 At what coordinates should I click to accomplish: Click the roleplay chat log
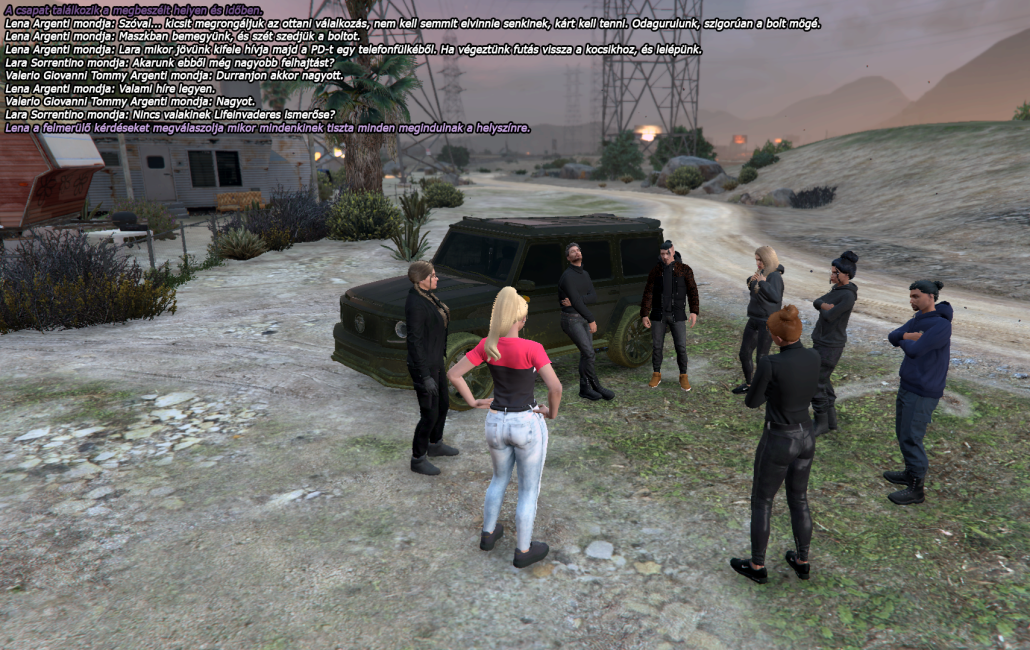point(300,68)
